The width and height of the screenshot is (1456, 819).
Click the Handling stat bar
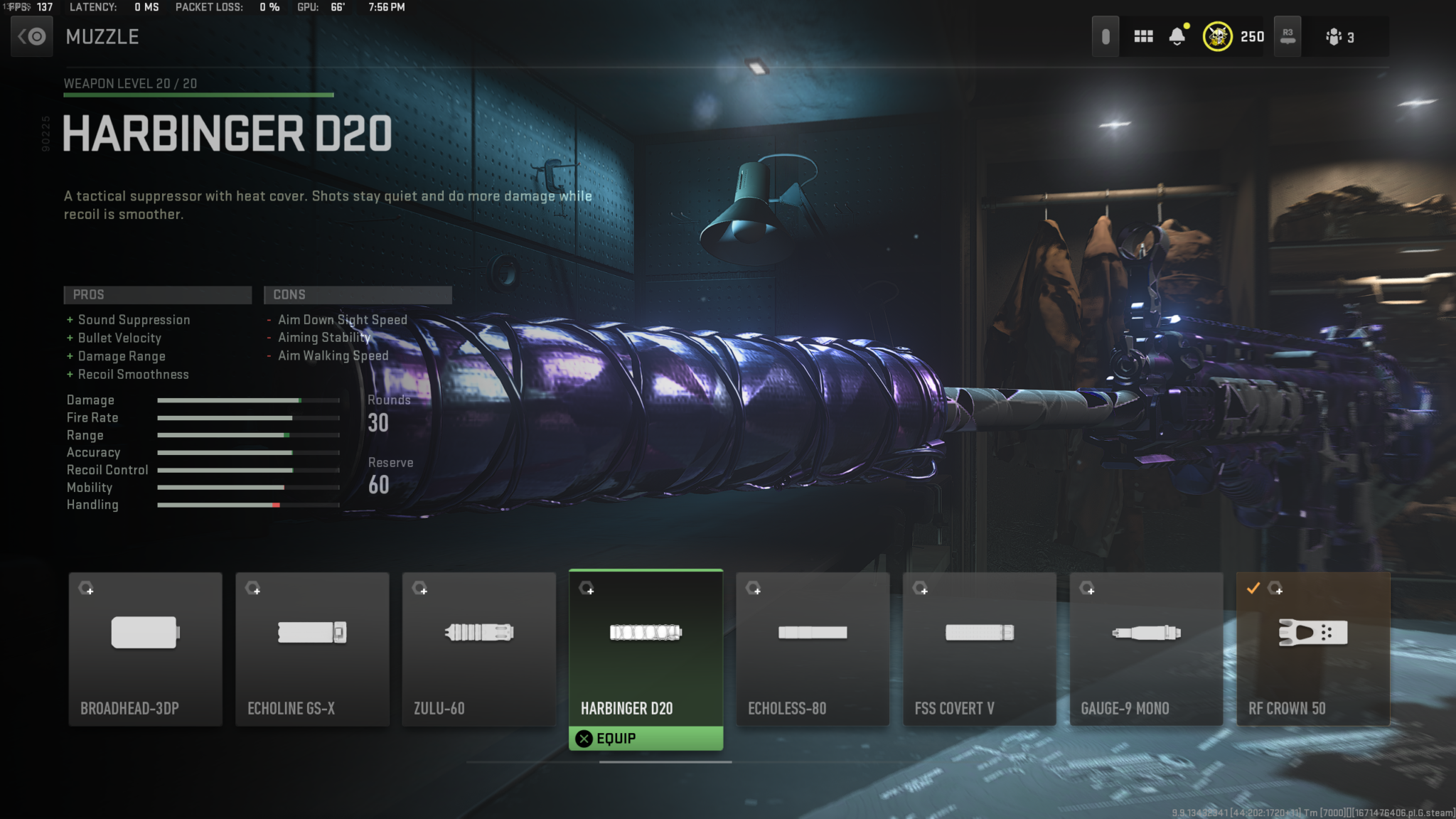[247, 504]
